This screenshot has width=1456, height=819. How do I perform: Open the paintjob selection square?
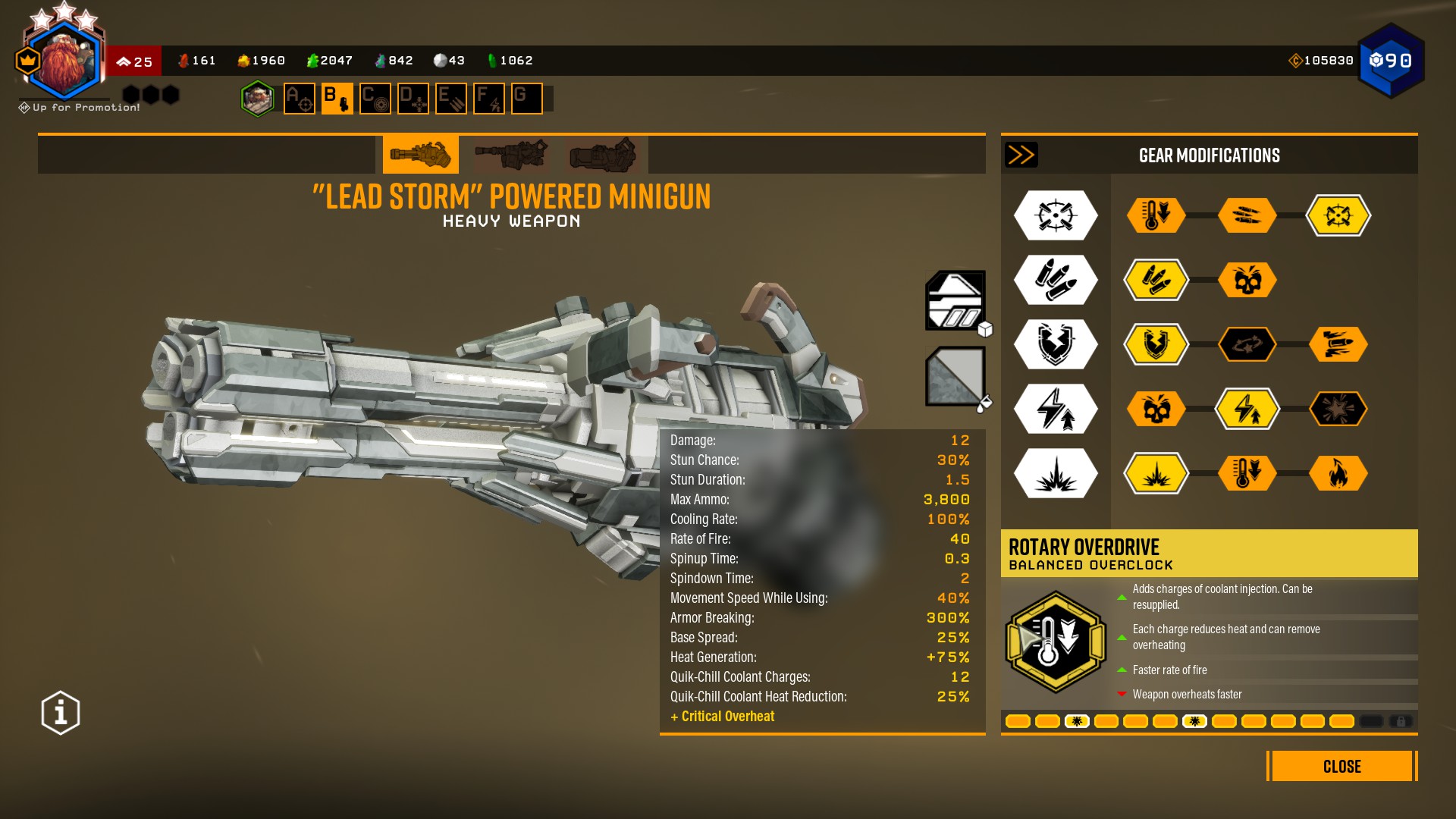tap(955, 376)
